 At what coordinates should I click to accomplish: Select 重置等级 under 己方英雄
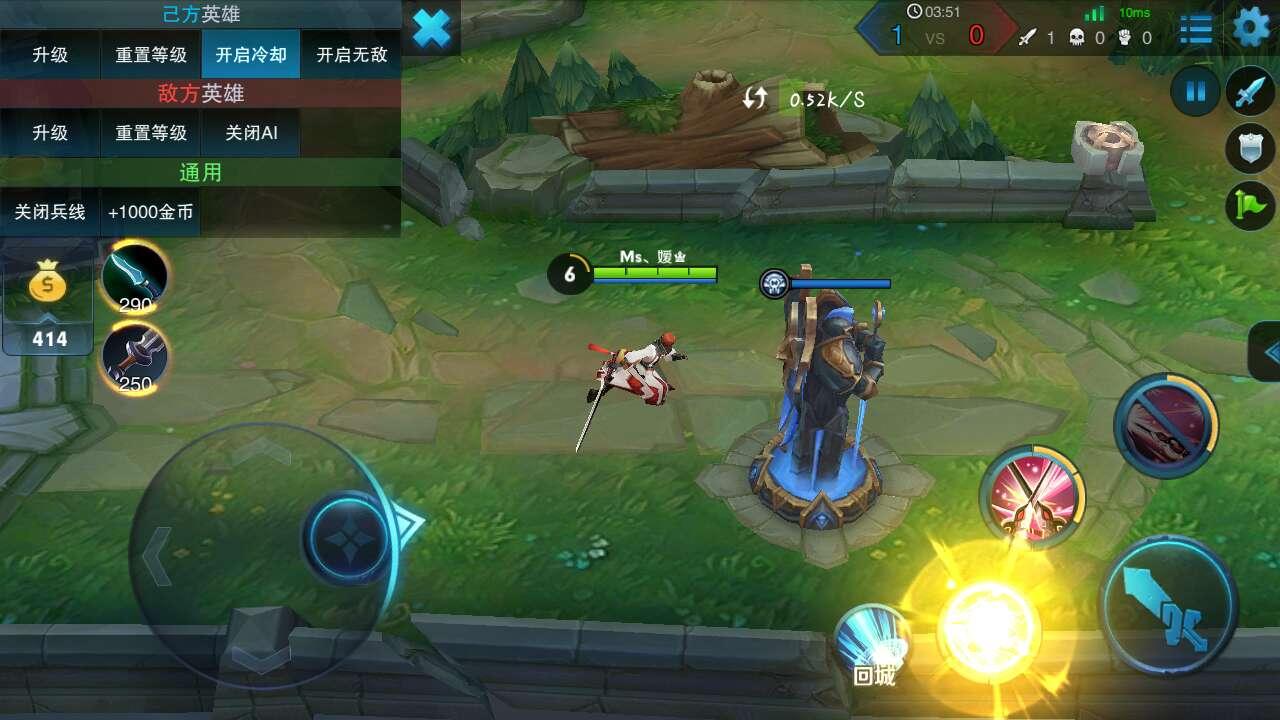(150, 55)
